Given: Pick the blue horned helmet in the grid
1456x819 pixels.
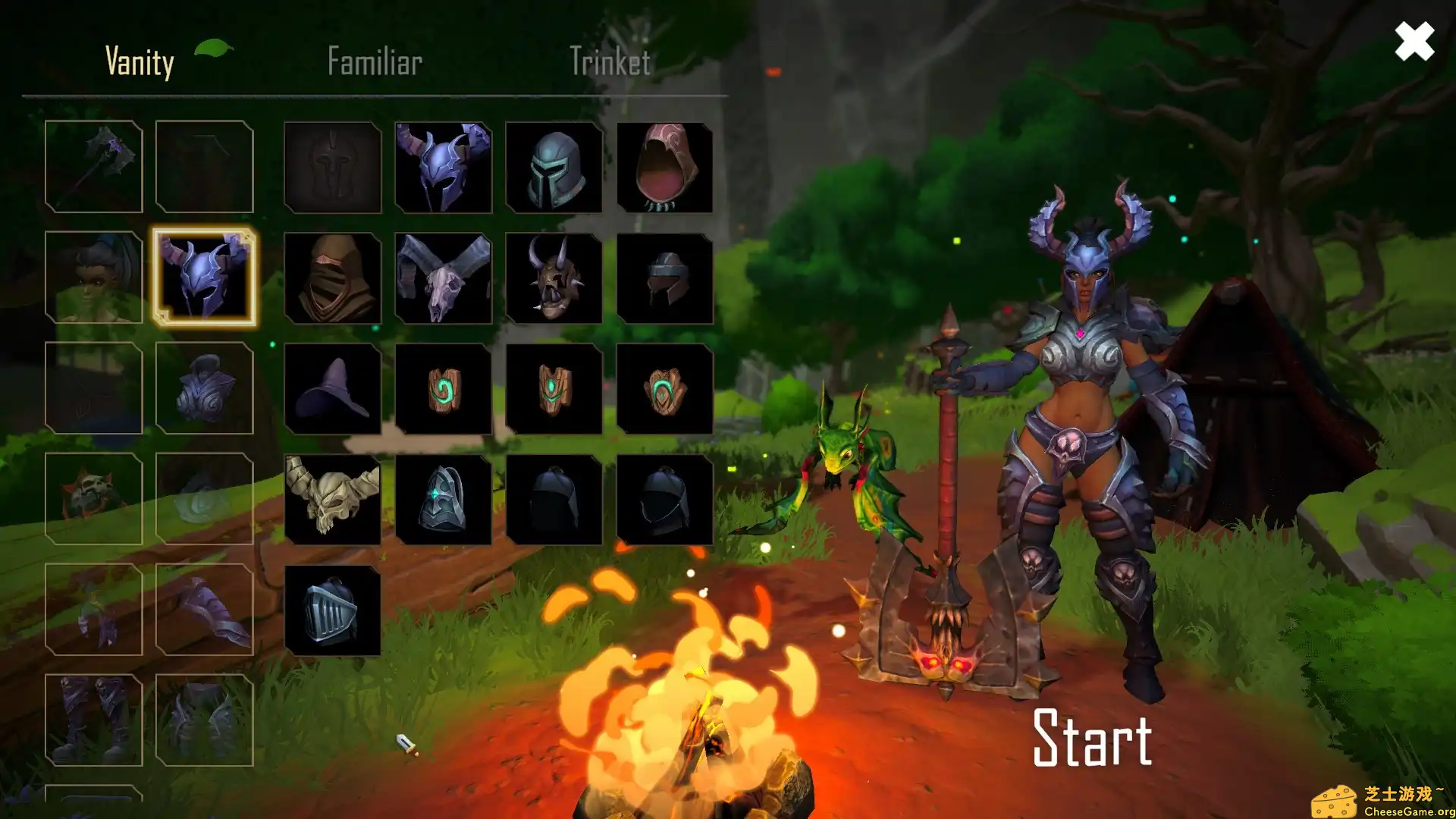Looking at the screenshot, I should coord(444,168).
